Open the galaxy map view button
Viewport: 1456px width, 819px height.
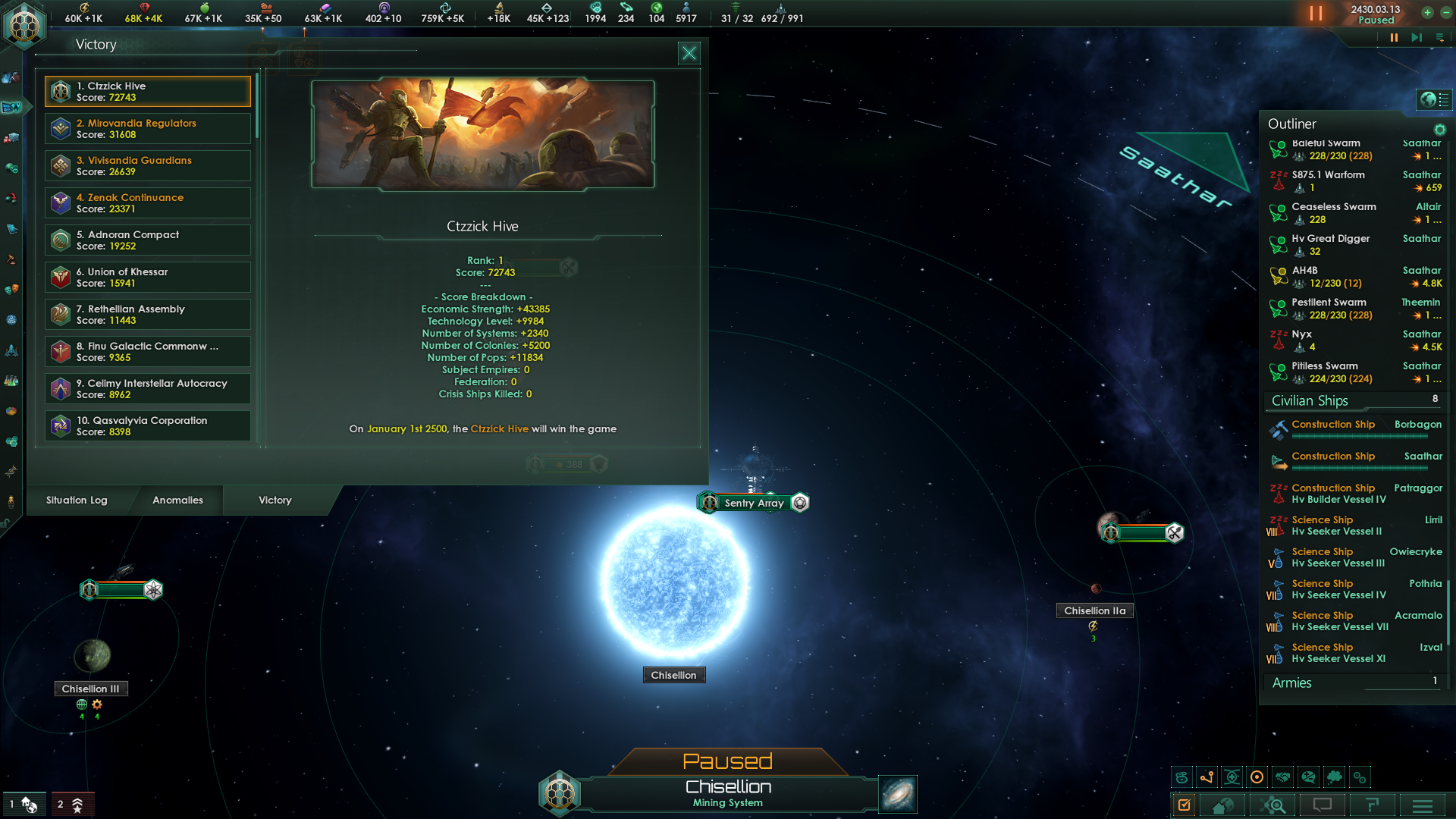[x=898, y=794]
